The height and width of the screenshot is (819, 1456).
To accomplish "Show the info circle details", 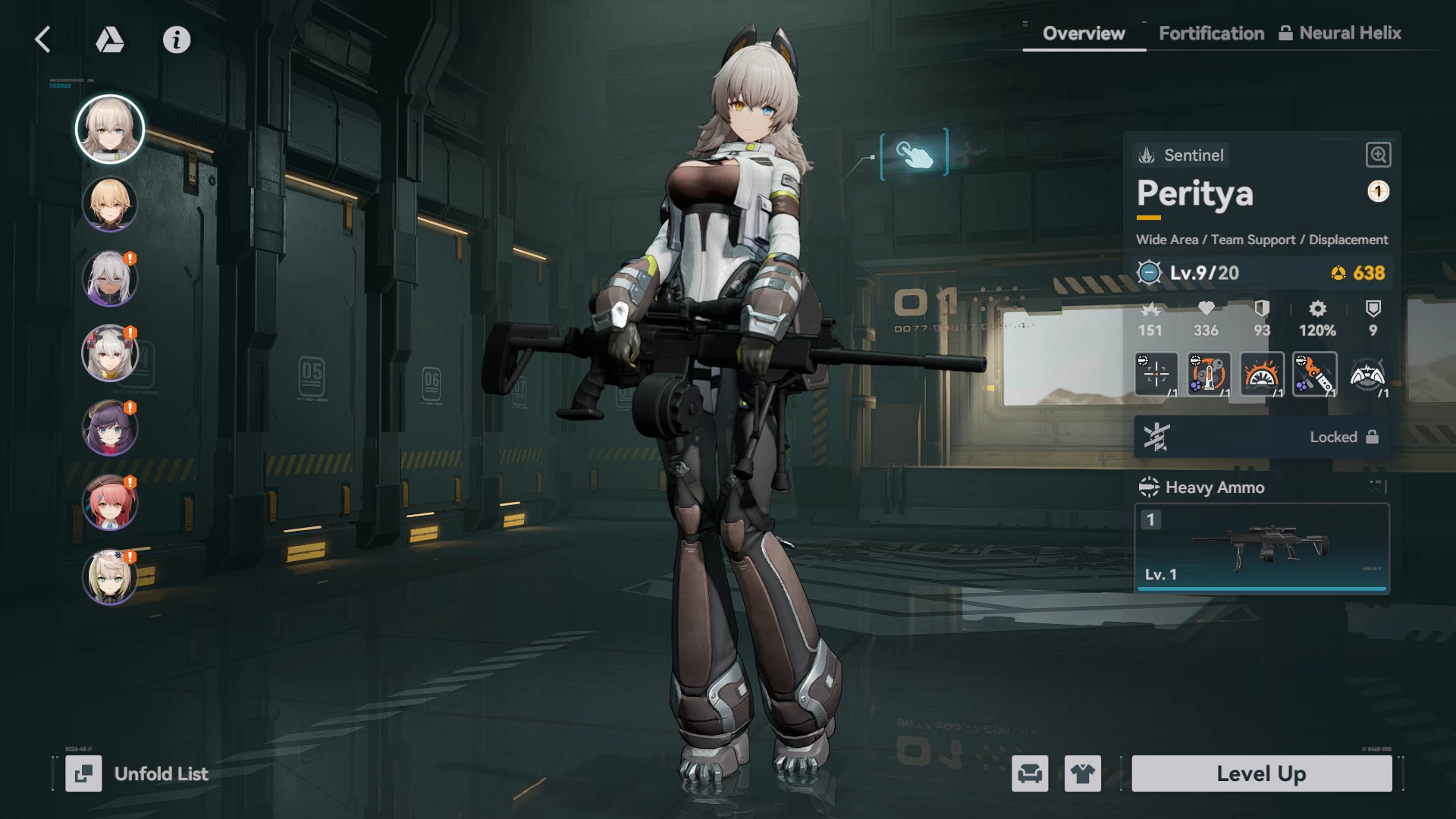I will tap(177, 39).
